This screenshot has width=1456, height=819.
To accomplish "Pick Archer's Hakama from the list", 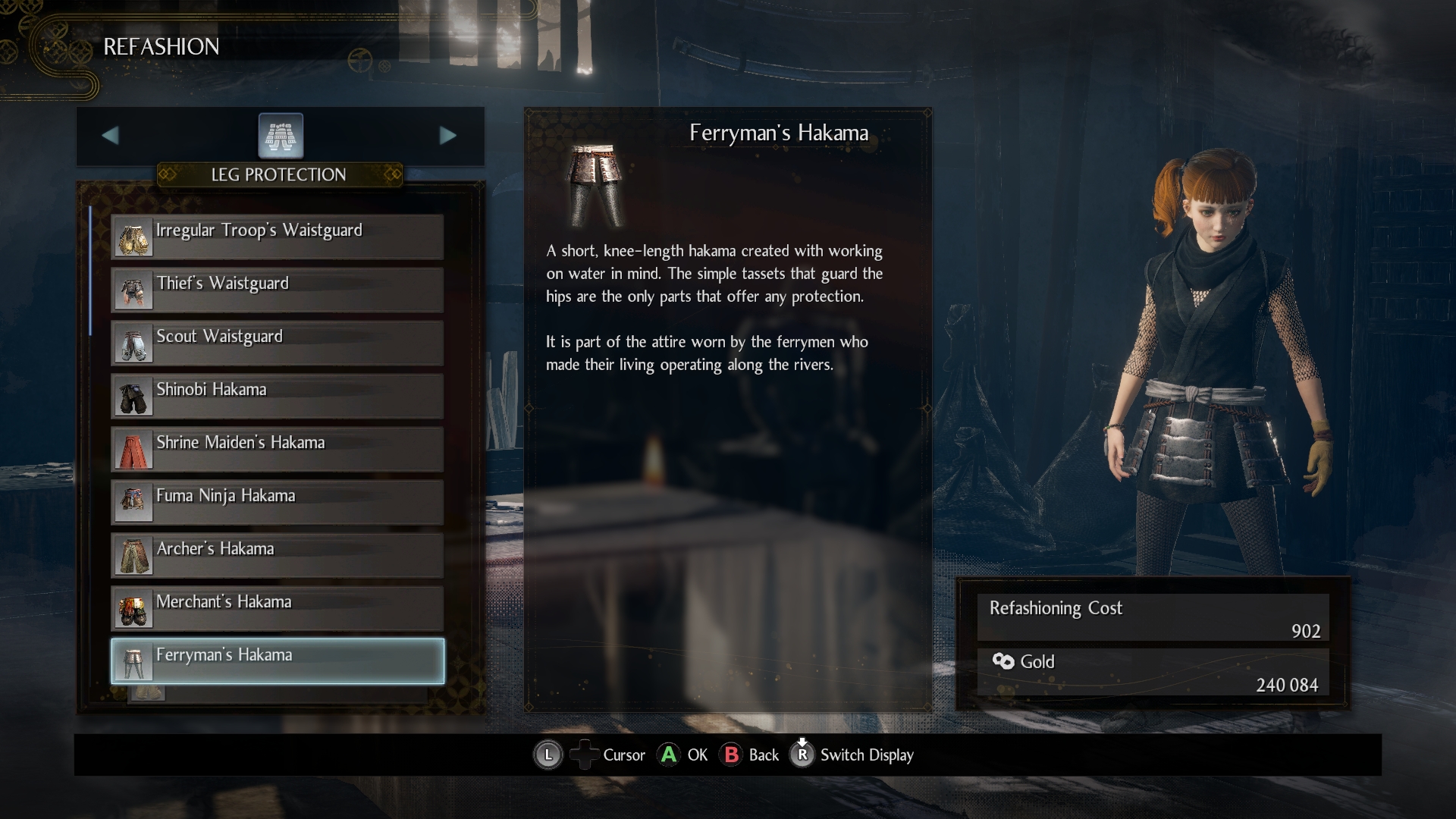I will [278, 556].
